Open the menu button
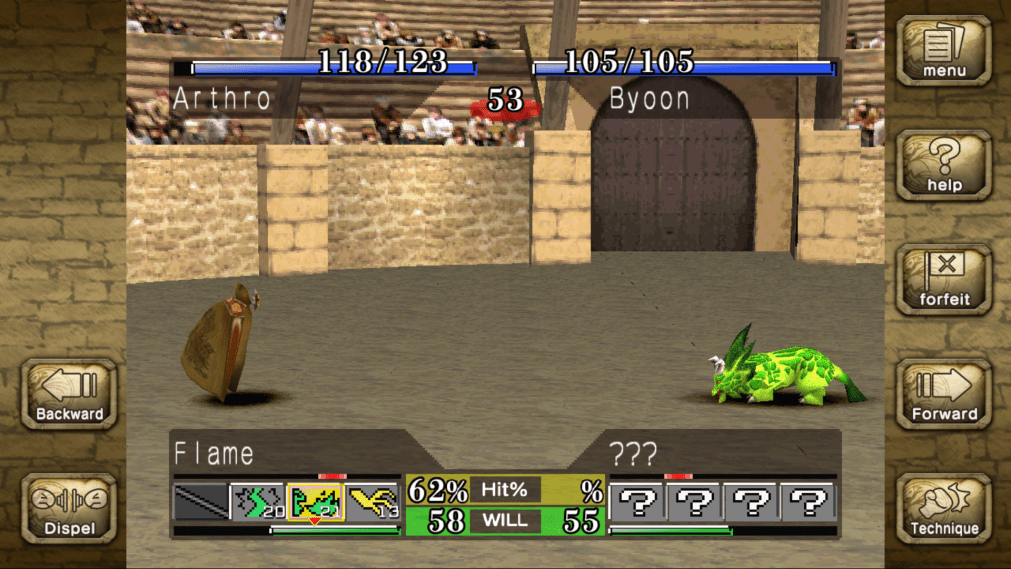 click(x=943, y=51)
